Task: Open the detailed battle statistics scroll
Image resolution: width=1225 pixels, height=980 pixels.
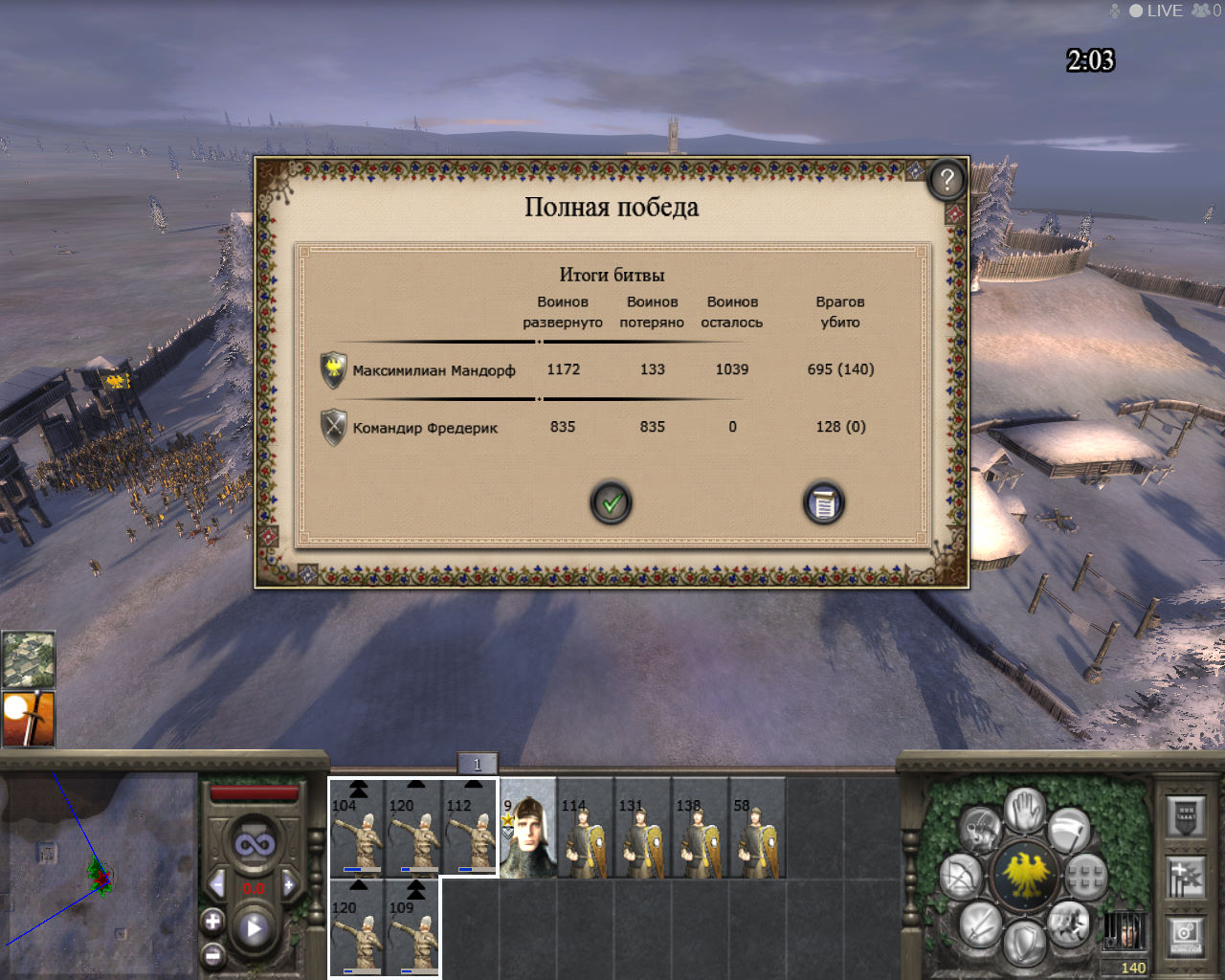Action: pyautogui.click(x=823, y=502)
